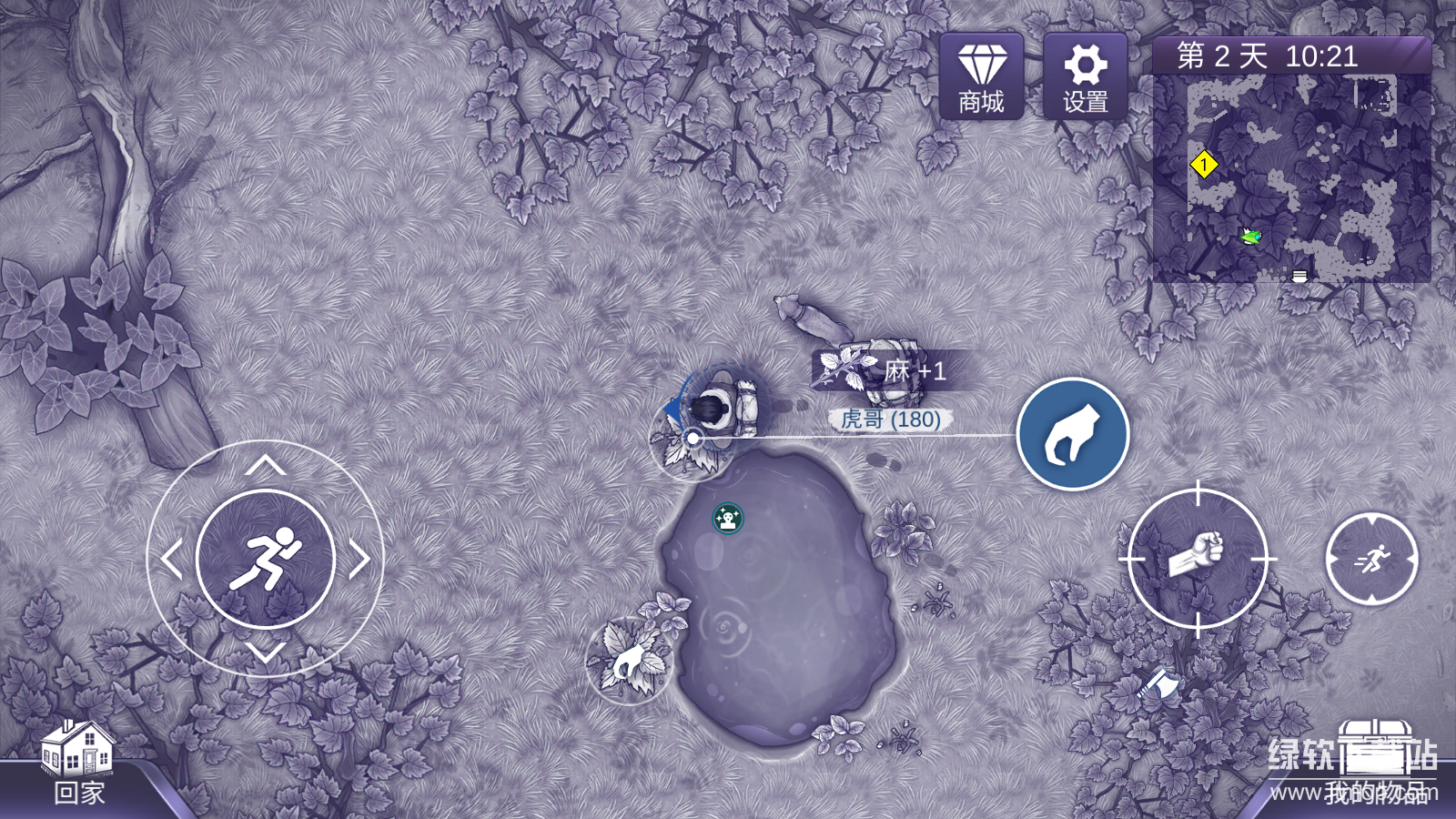The image size is (1456, 819).
Task: Expand the minimap
Action: (x=1291, y=177)
